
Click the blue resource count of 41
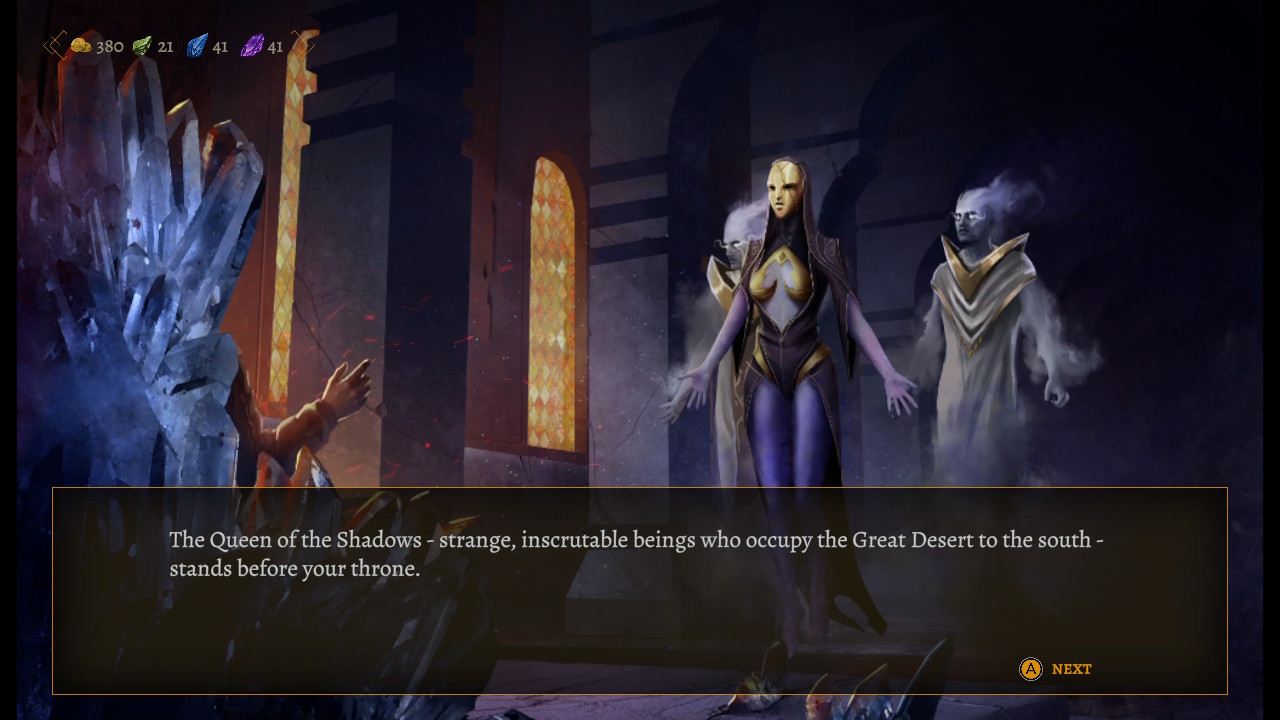click(219, 46)
